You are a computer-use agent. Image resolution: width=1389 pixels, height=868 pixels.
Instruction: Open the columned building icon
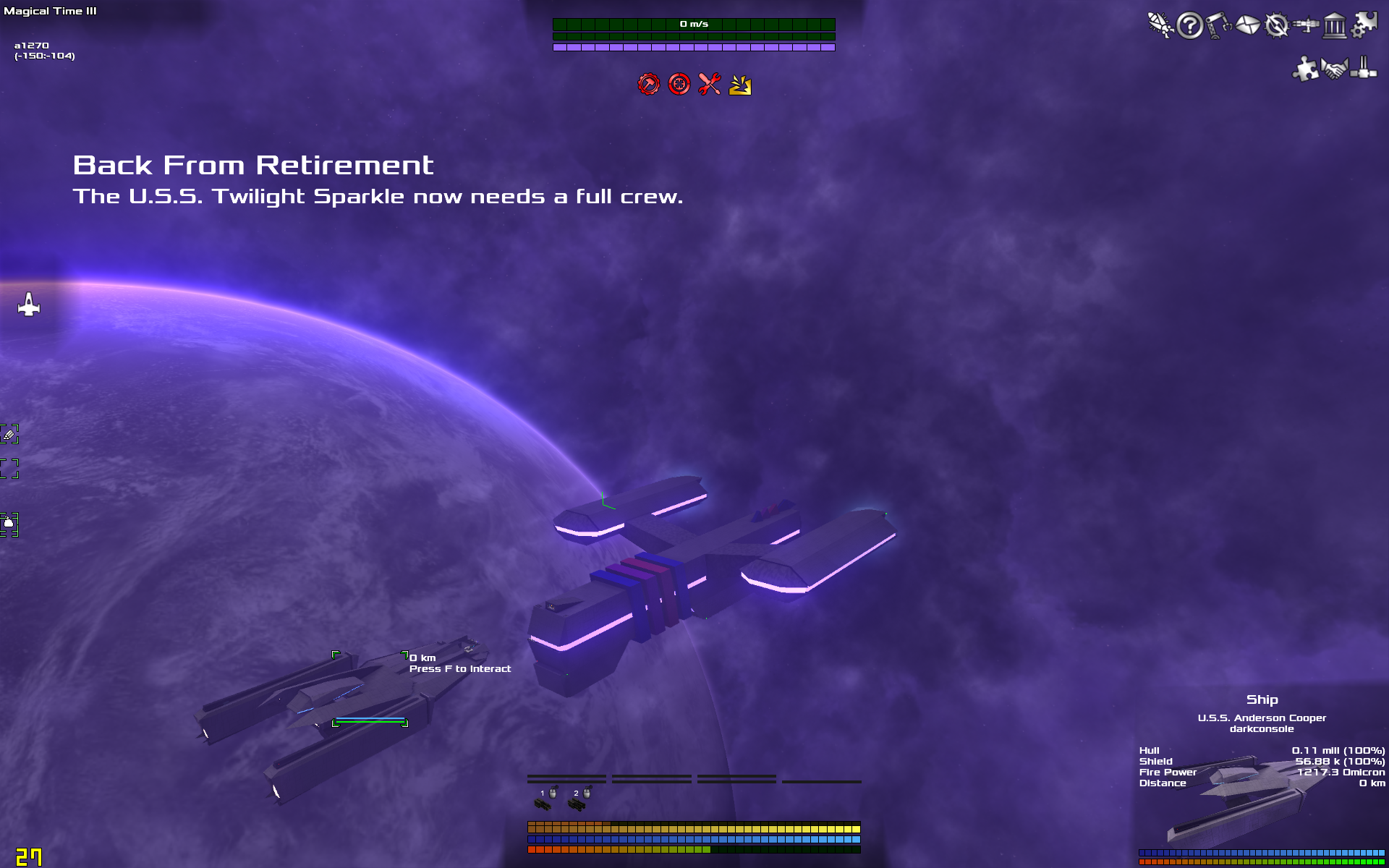click(x=1335, y=26)
